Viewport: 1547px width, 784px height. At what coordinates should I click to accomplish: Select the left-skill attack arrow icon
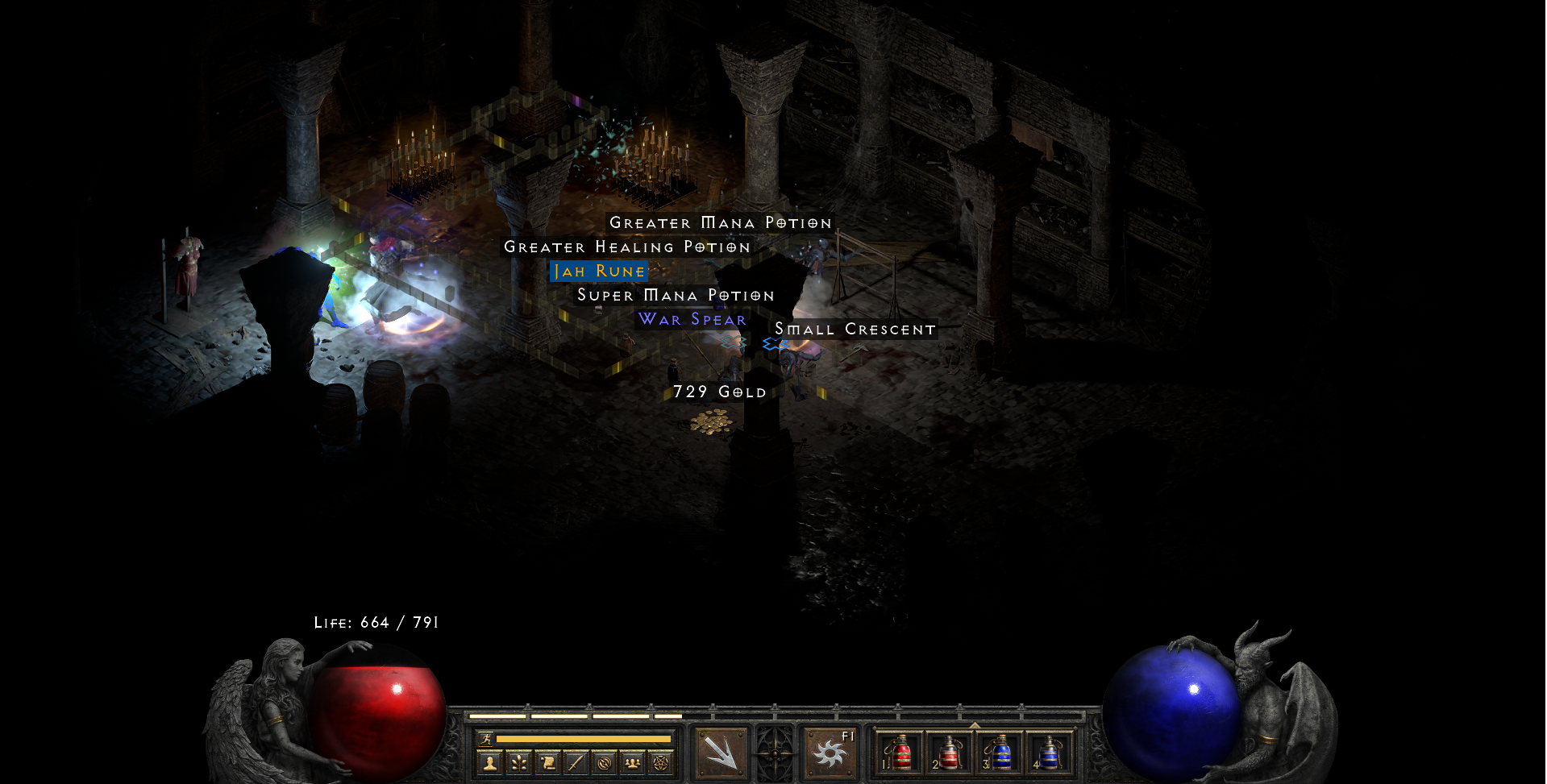722,753
